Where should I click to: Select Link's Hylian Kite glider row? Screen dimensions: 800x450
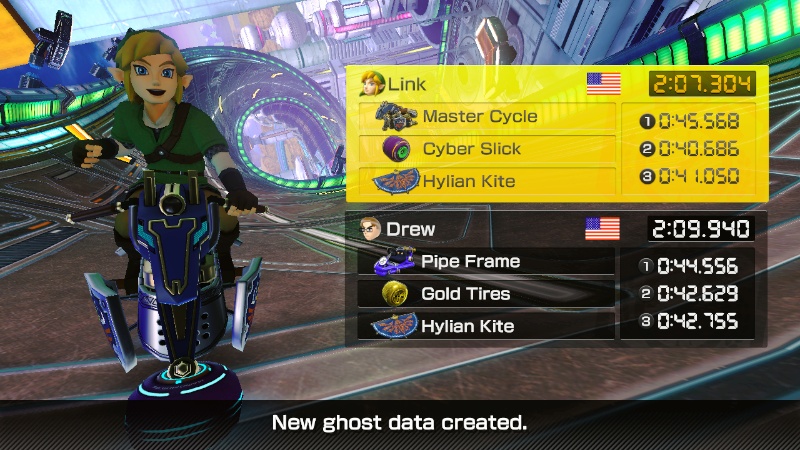487,181
